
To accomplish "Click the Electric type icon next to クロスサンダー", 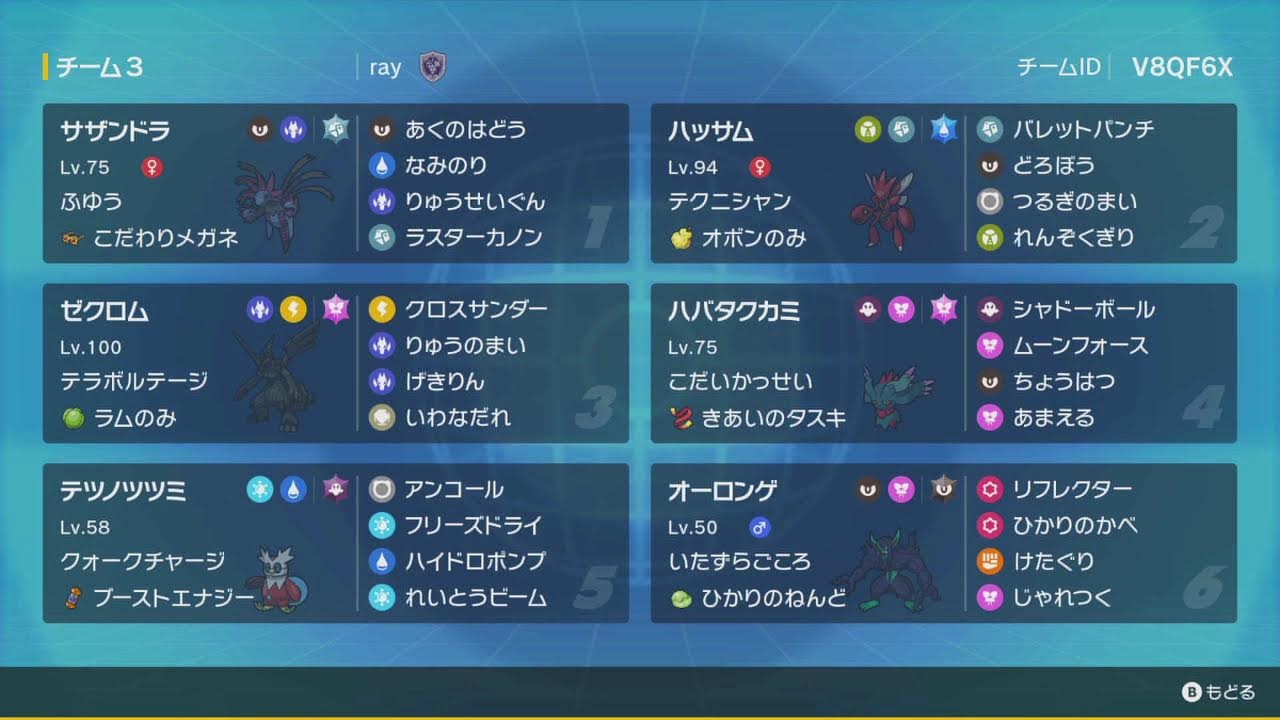I will coord(382,310).
